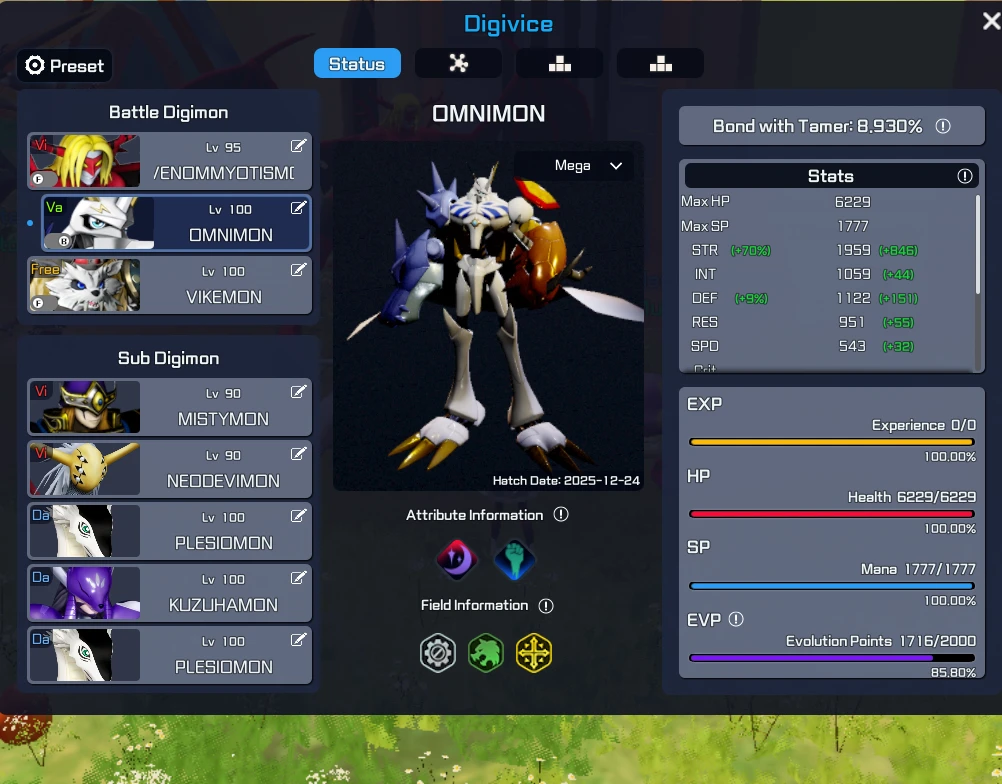Switch to the Status tab
Screen dimensions: 1002x784
[357, 64]
